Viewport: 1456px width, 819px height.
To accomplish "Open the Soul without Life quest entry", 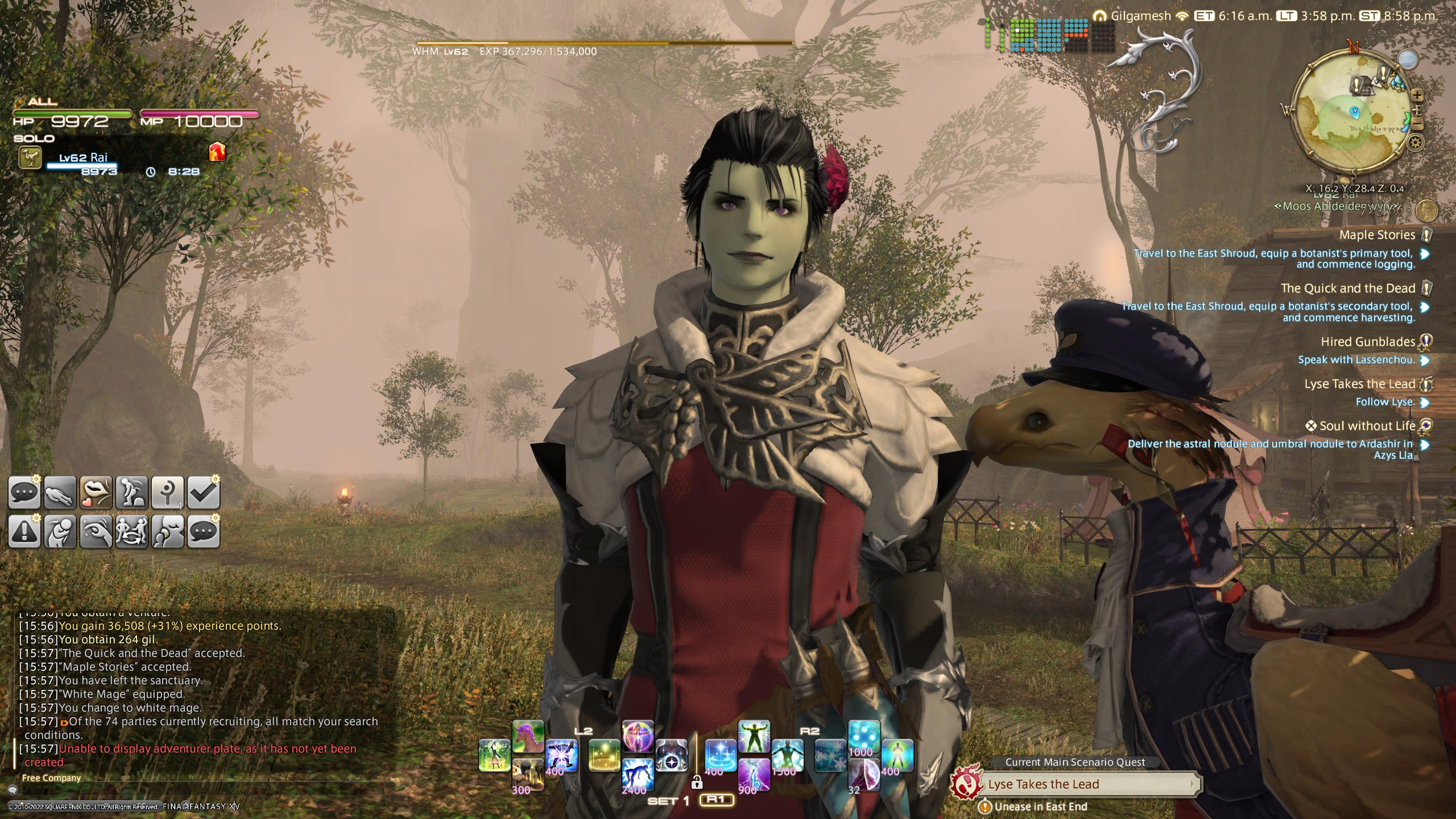I will click(1367, 425).
